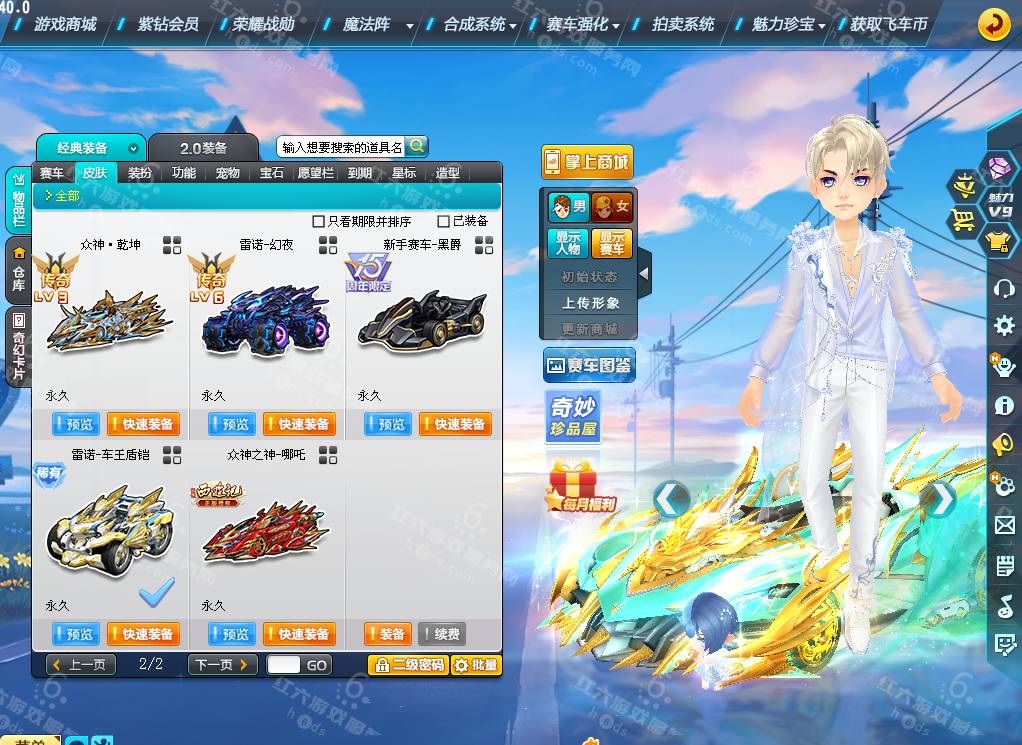This screenshot has width=1022, height=745.
Task: Switch to the 2.0装备 tab
Action: [x=204, y=148]
